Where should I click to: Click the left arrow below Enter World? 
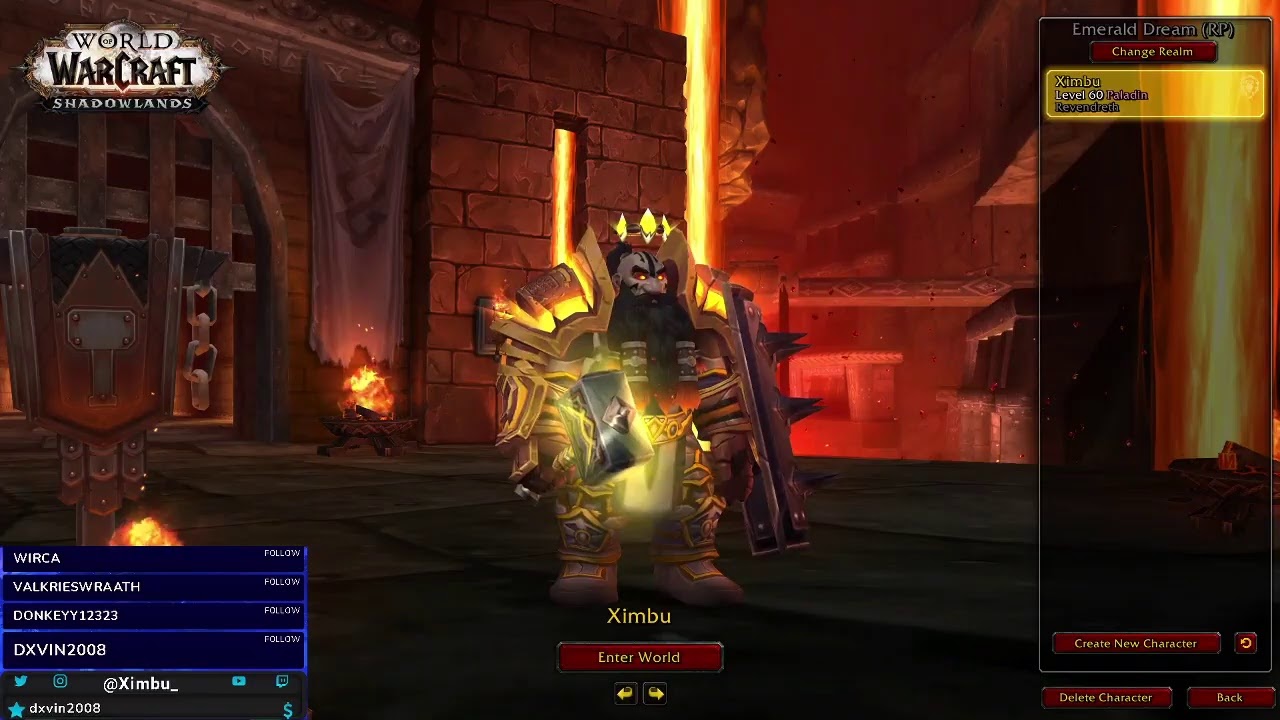(626, 693)
